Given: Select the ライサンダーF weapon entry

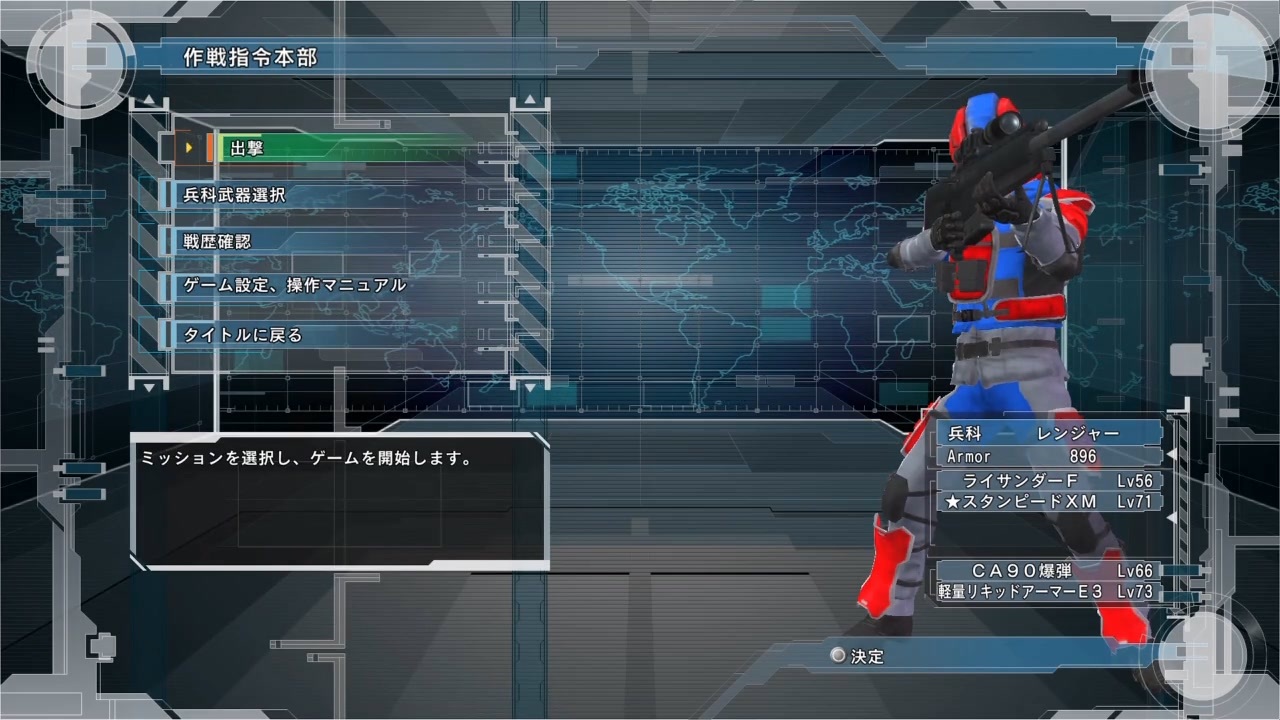Looking at the screenshot, I should tap(1040, 481).
